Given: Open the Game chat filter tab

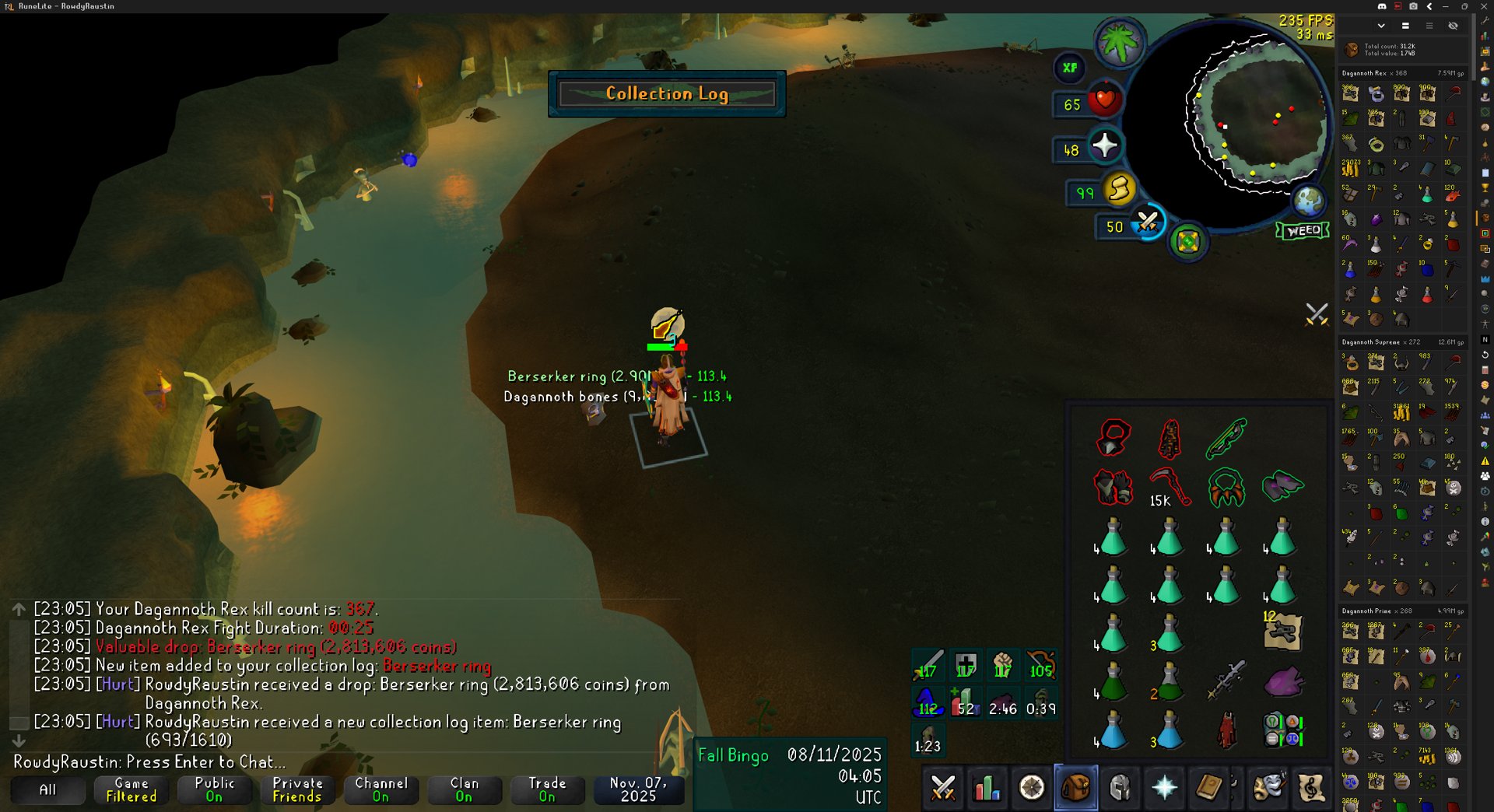Looking at the screenshot, I should pos(131,789).
